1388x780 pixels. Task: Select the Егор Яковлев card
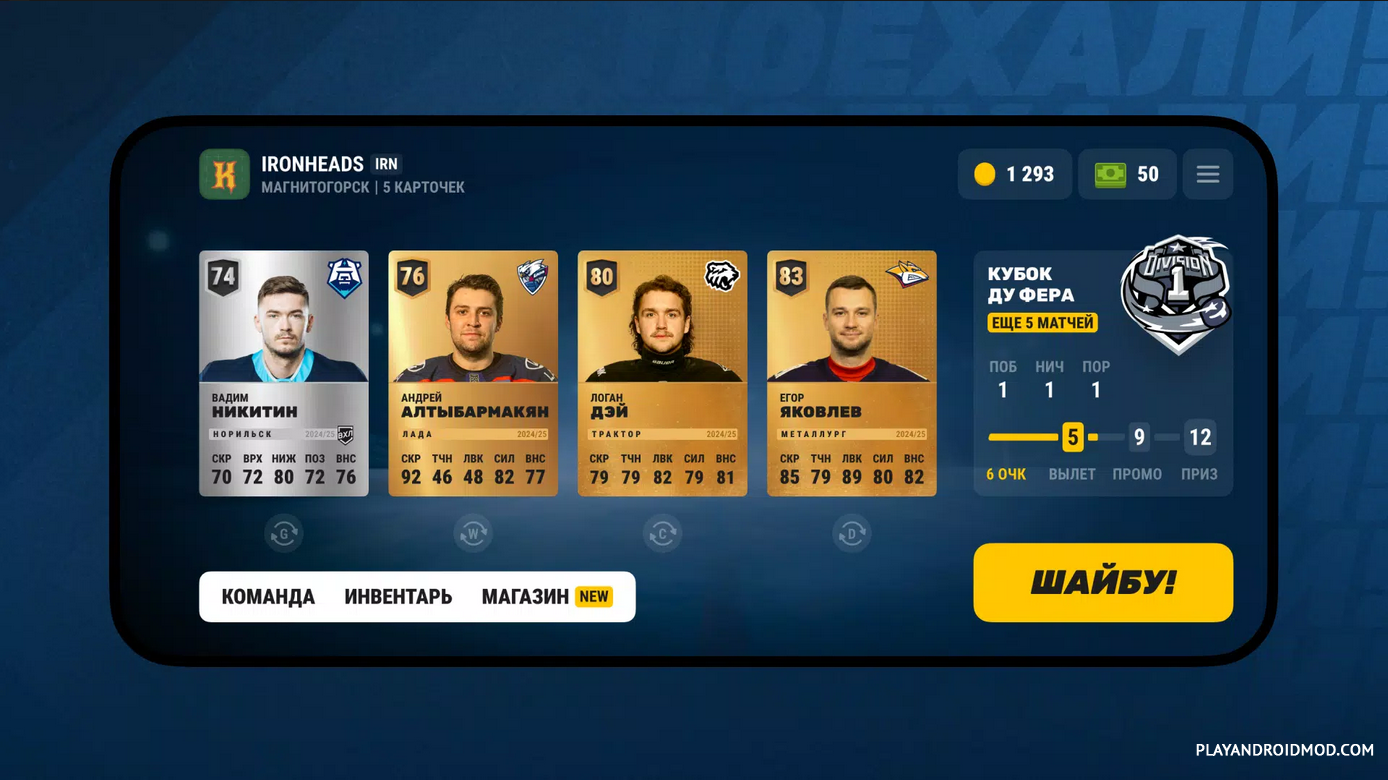pyautogui.click(x=852, y=373)
